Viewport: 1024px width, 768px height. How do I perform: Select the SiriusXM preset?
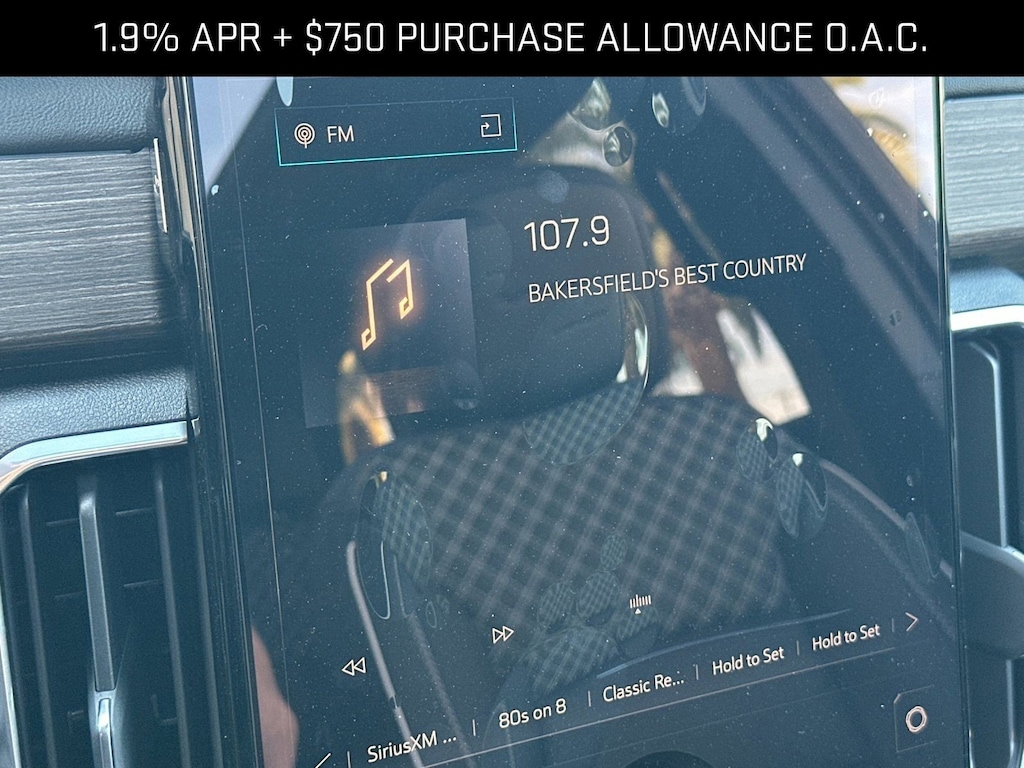(411, 748)
